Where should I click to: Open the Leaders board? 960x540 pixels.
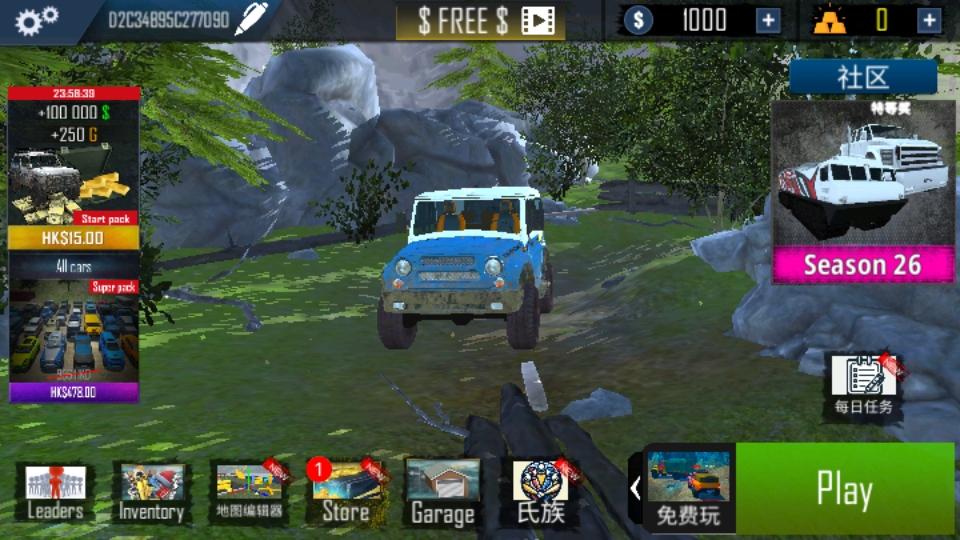coord(55,492)
